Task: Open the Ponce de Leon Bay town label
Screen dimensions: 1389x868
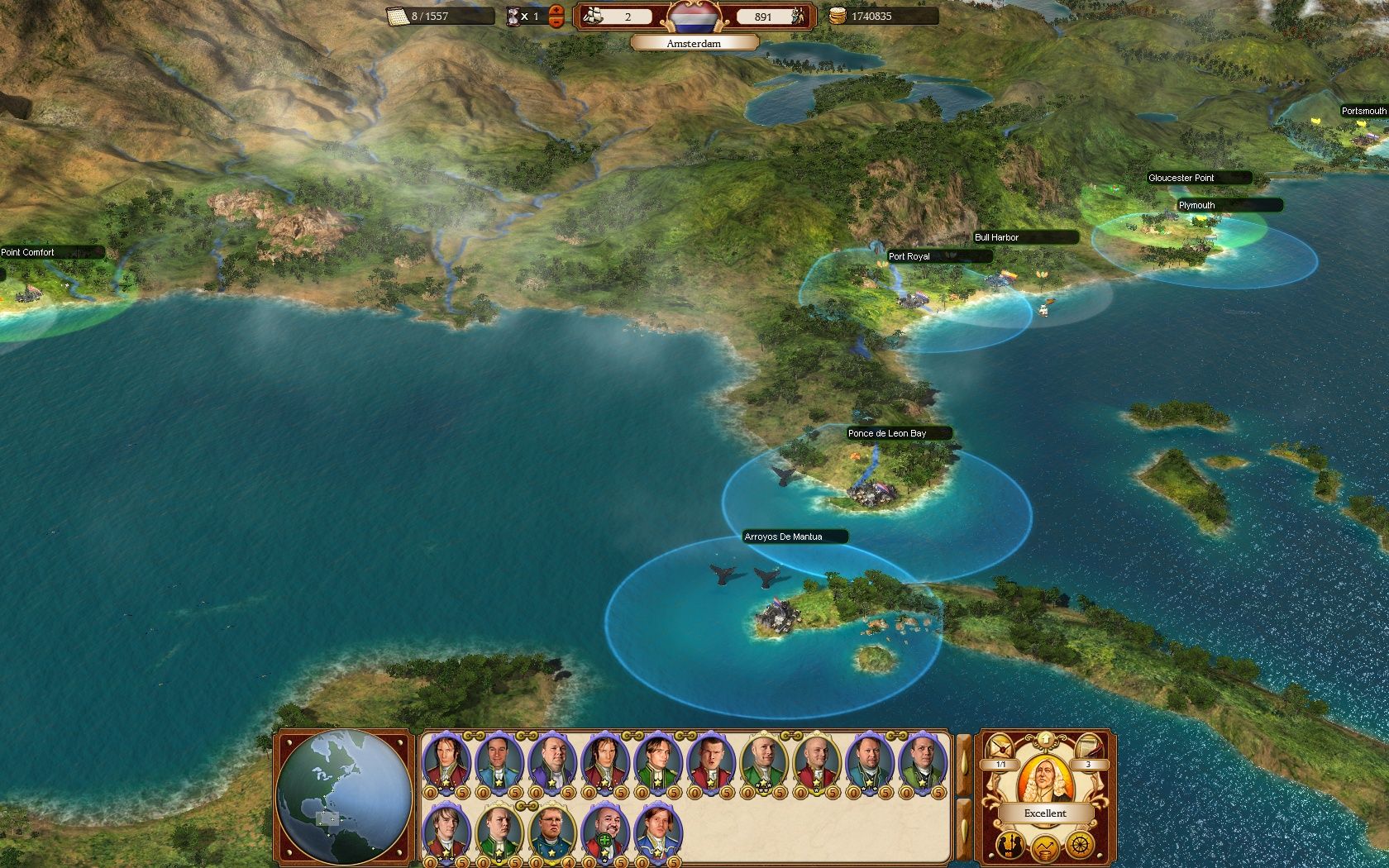Action: pos(887,433)
